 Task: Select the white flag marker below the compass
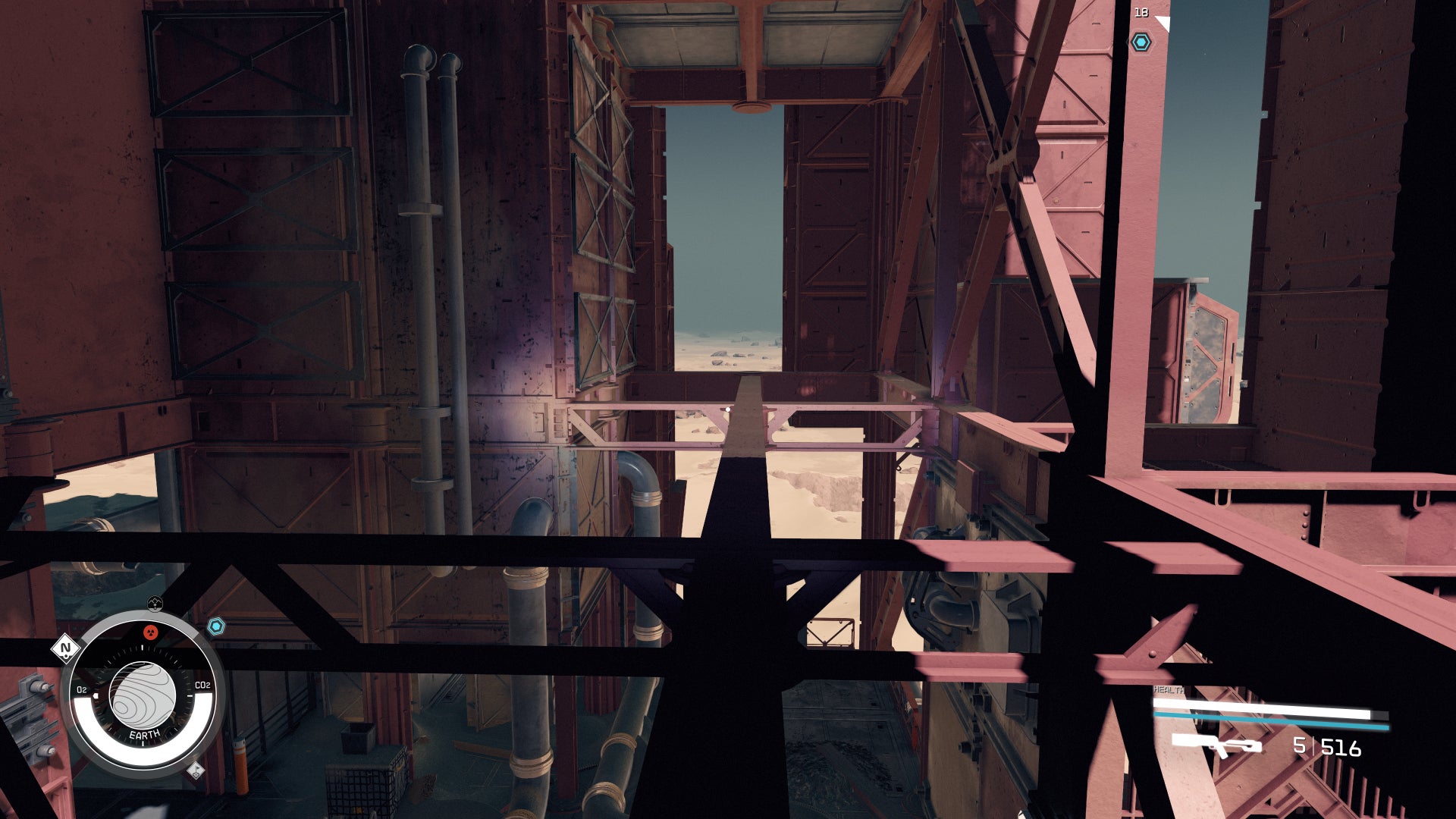pyautogui.click(x=196, y=771)
